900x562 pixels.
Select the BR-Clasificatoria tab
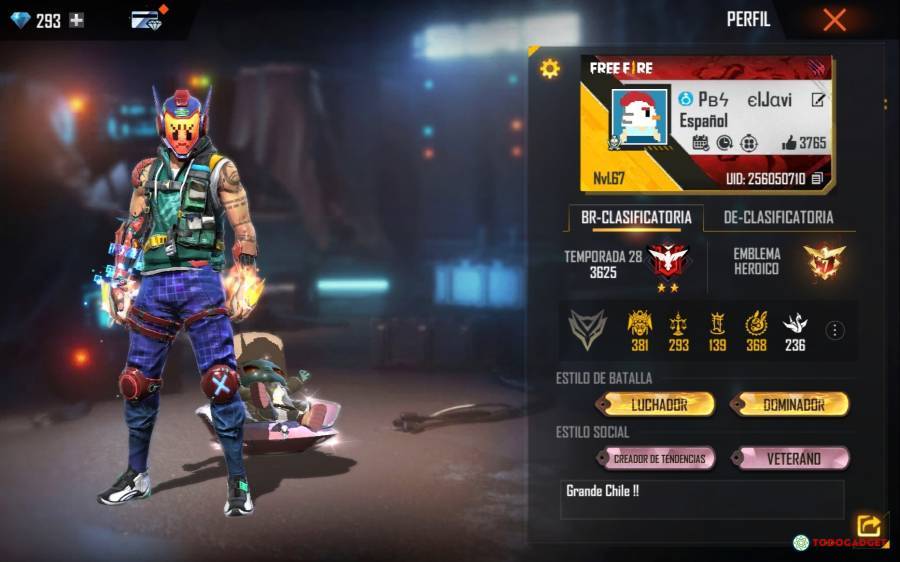pos(636,217)
